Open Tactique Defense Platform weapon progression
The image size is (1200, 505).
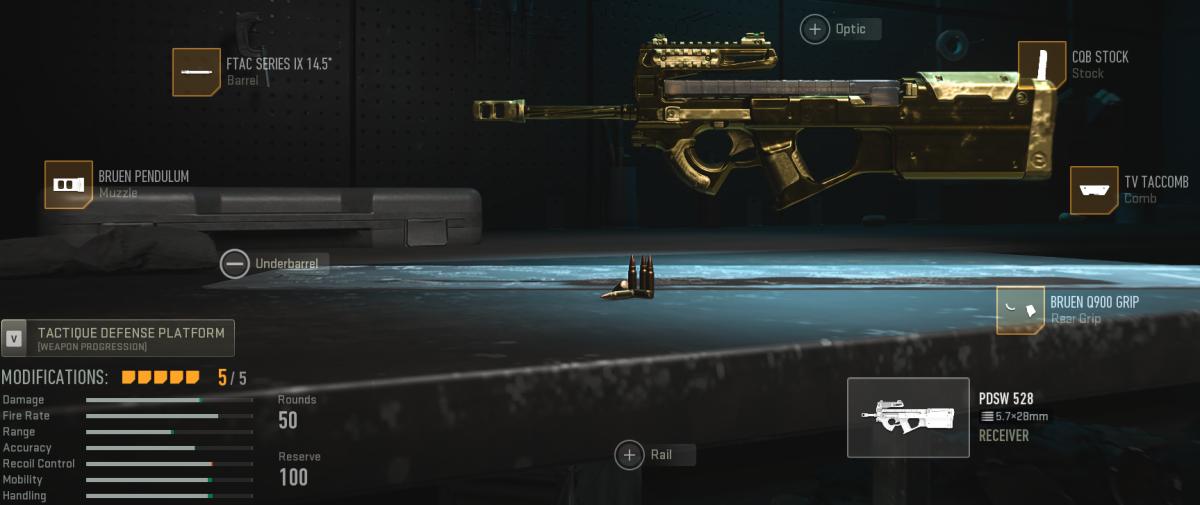click(x=118, y=338)
